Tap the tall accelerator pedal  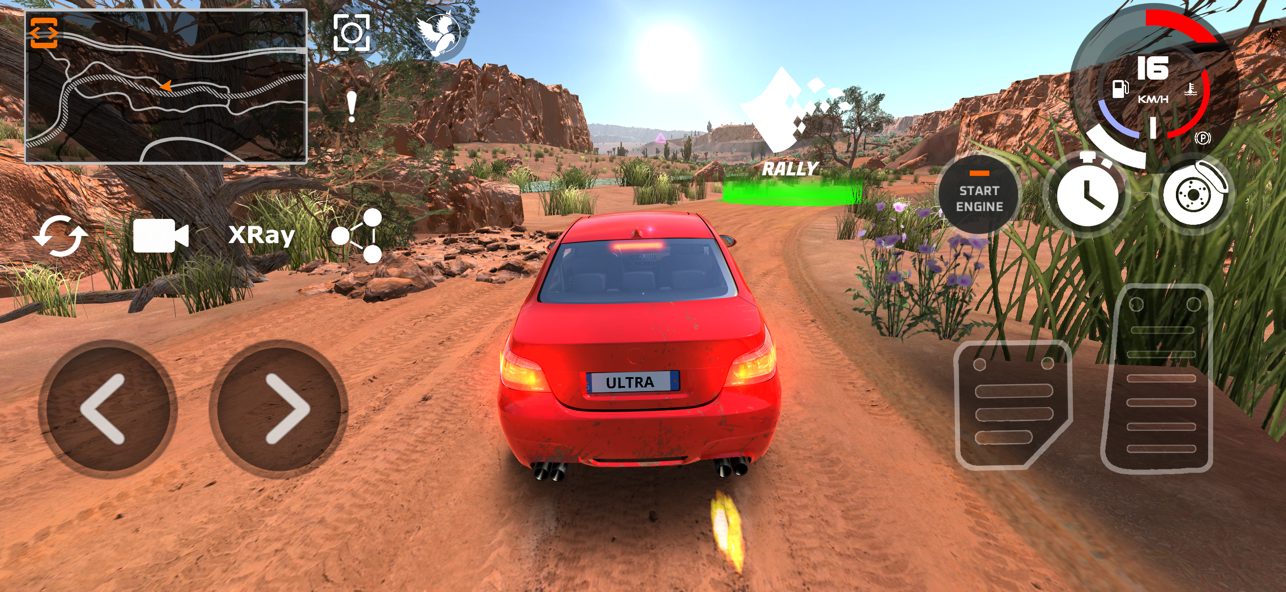[1159, 379]
